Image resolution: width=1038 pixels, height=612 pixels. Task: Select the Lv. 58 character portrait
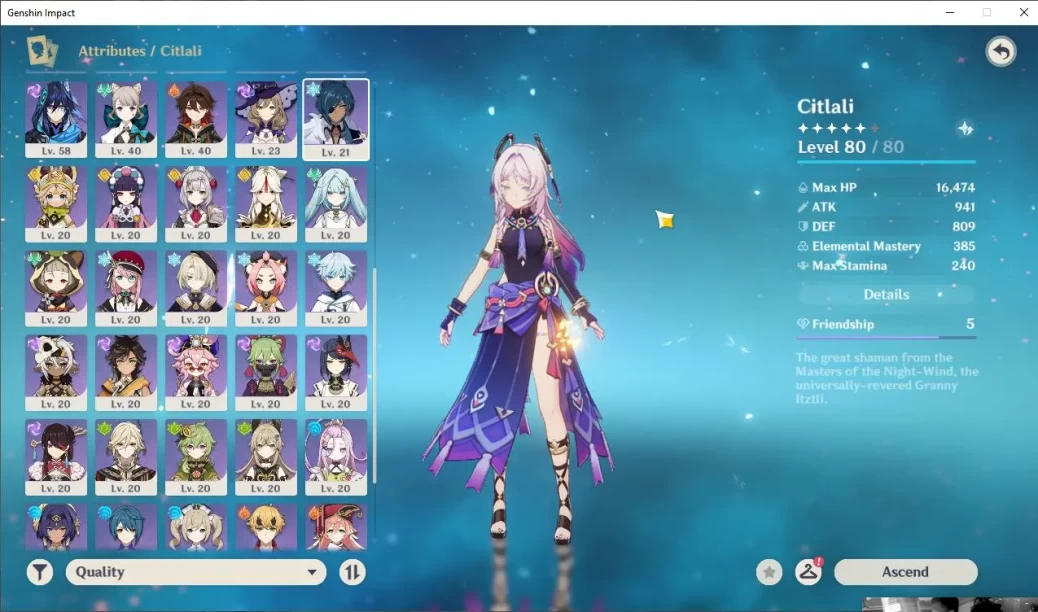pyautogui.click(x=56, y=119)
